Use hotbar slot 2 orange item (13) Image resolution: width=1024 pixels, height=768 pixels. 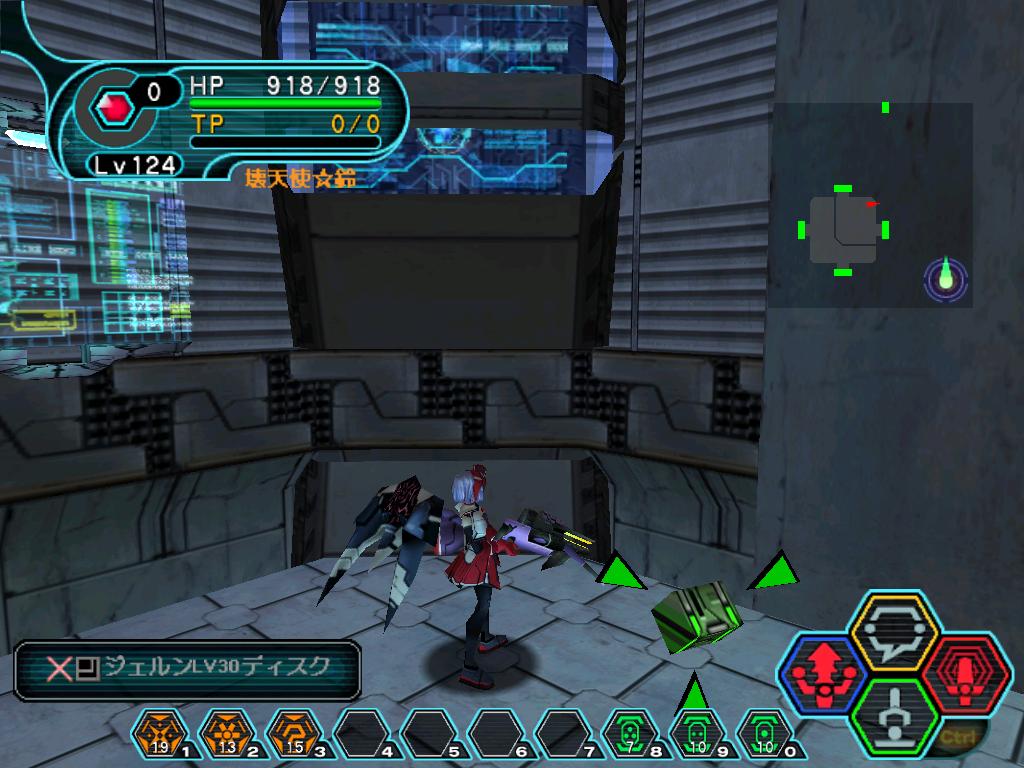pos(225,735)
